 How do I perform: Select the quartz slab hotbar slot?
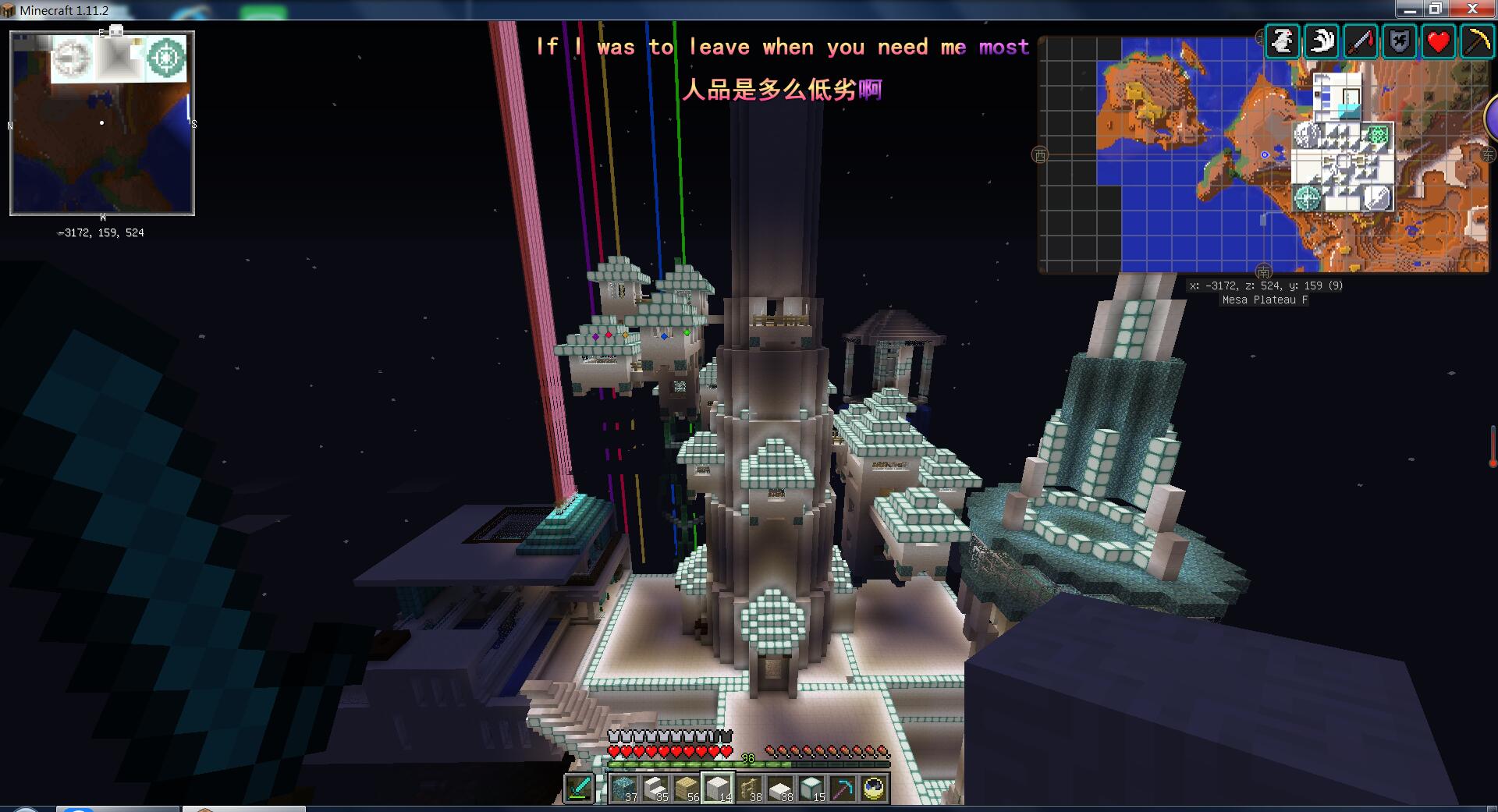[x=780, y=788]
